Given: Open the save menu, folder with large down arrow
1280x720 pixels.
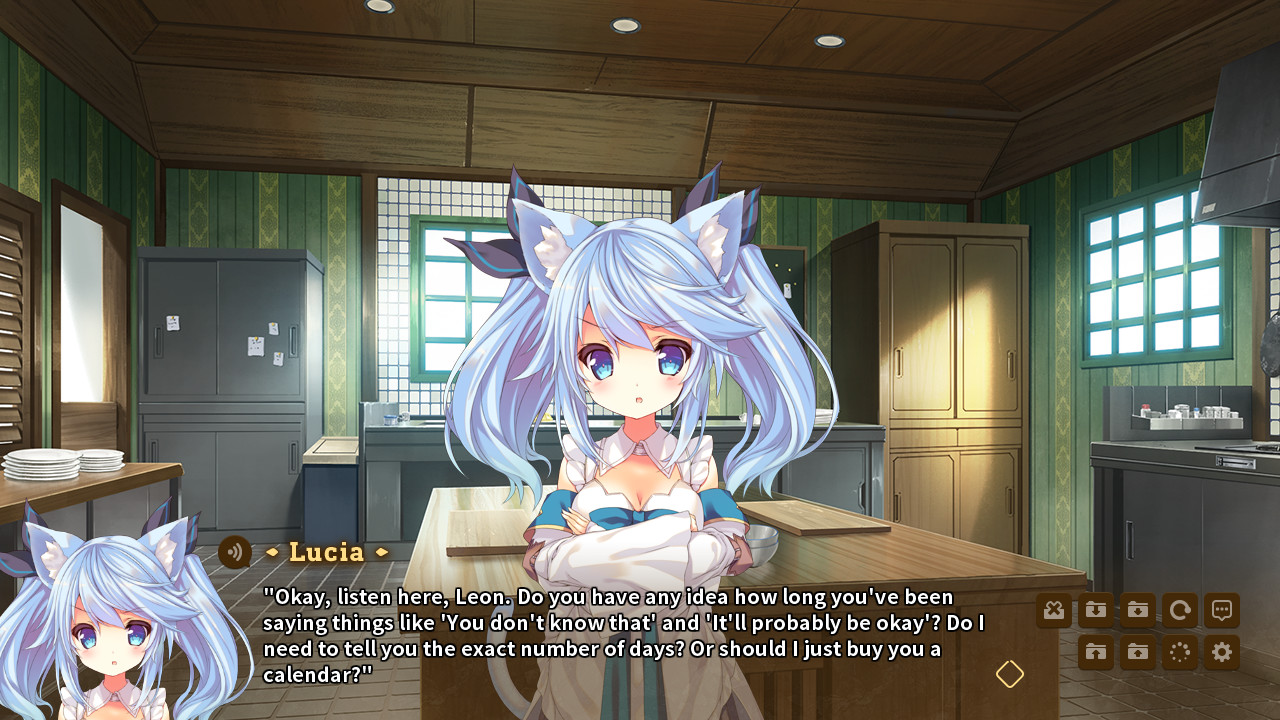Looking at the screenshot, I should tap(1096, 610).
